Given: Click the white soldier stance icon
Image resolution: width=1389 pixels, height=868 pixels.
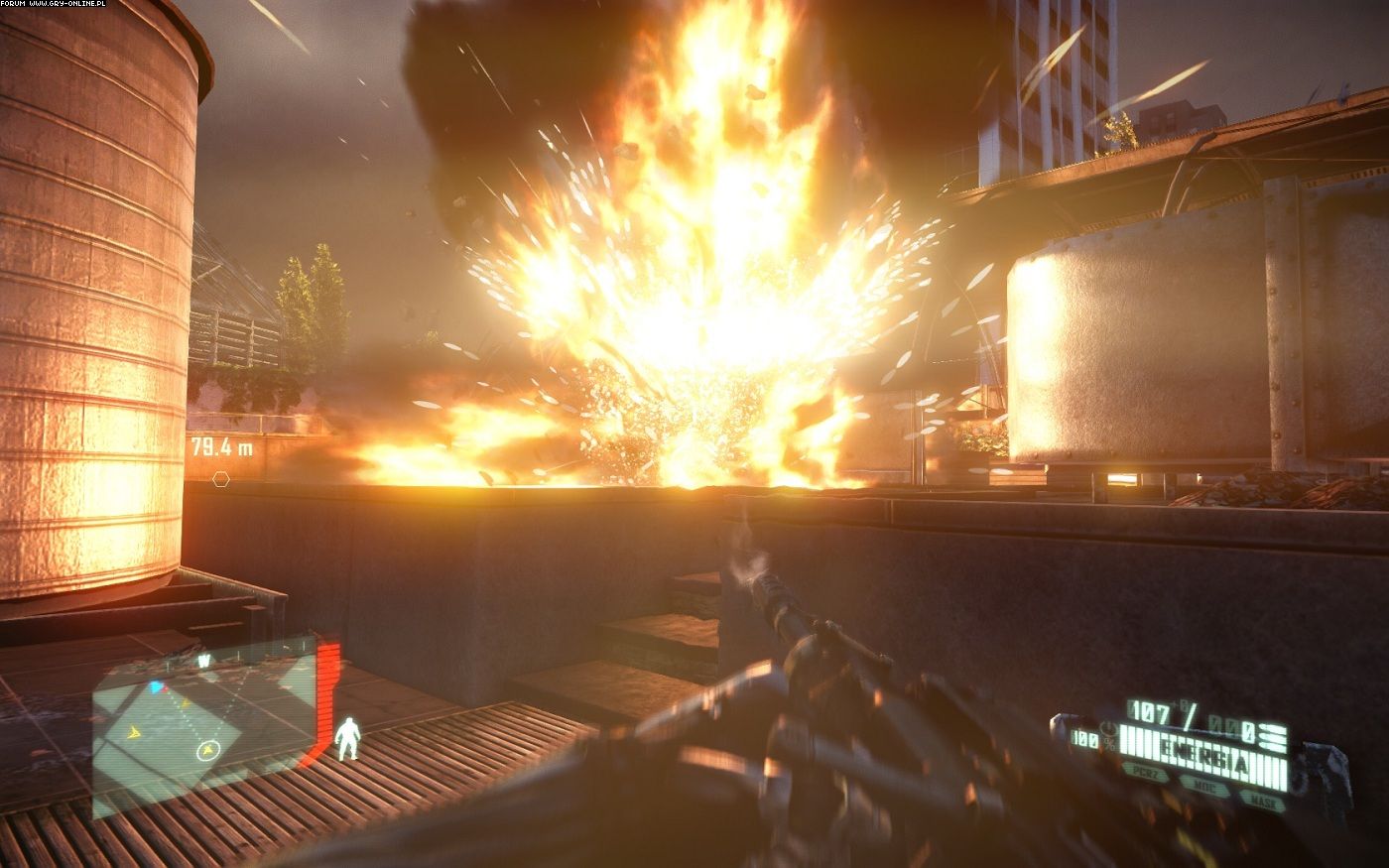Looking at the screenshot, I should pyautogui.click(x=347, y=739).
